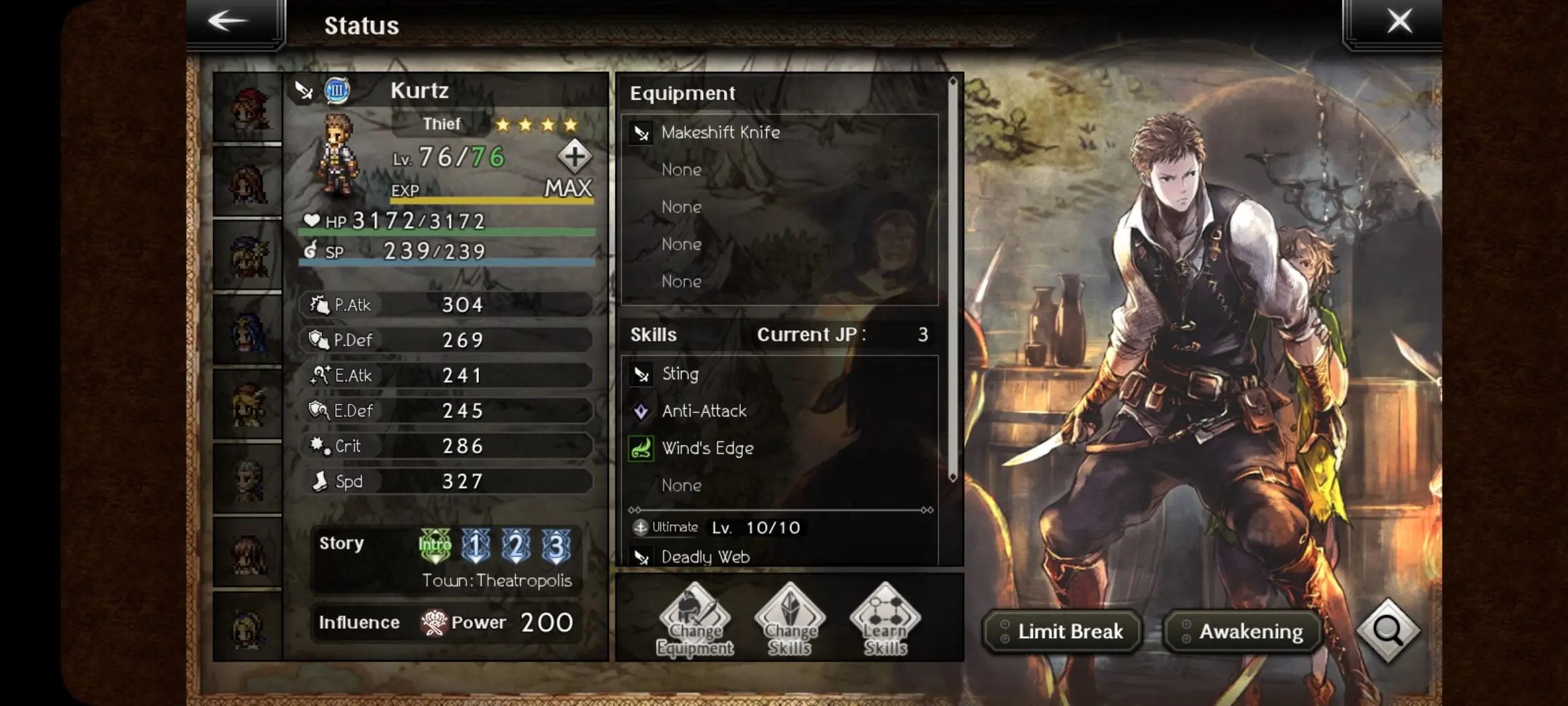Open story chapter 3 badge
Image resolution: width=1568 pixels, height=706 pixels.
pos(557,545)
